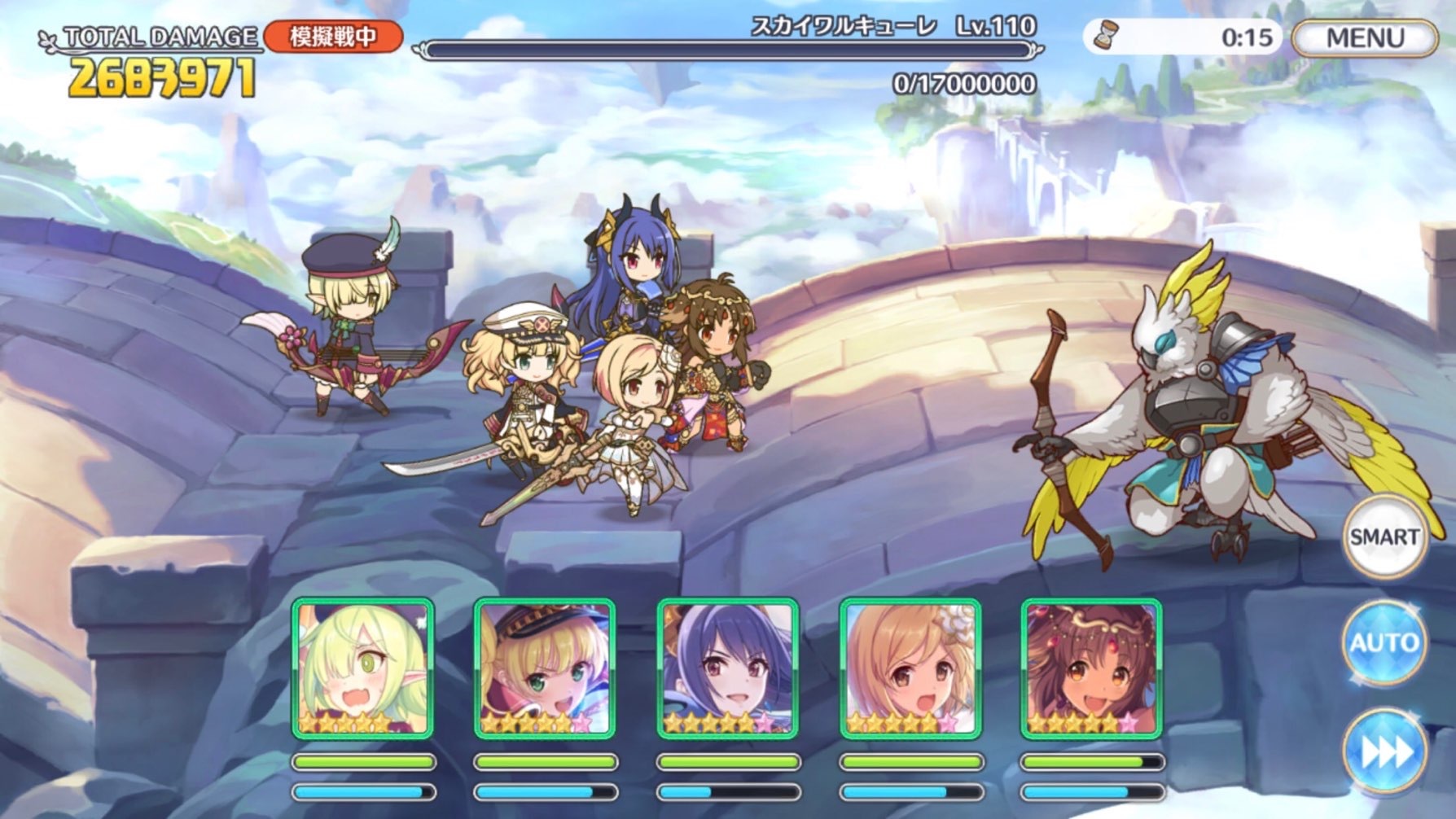Viewport: 1456px width, 819px height.
Task: Select the blonde captain-hat character portrait
Action: click(x=544, y=668)
